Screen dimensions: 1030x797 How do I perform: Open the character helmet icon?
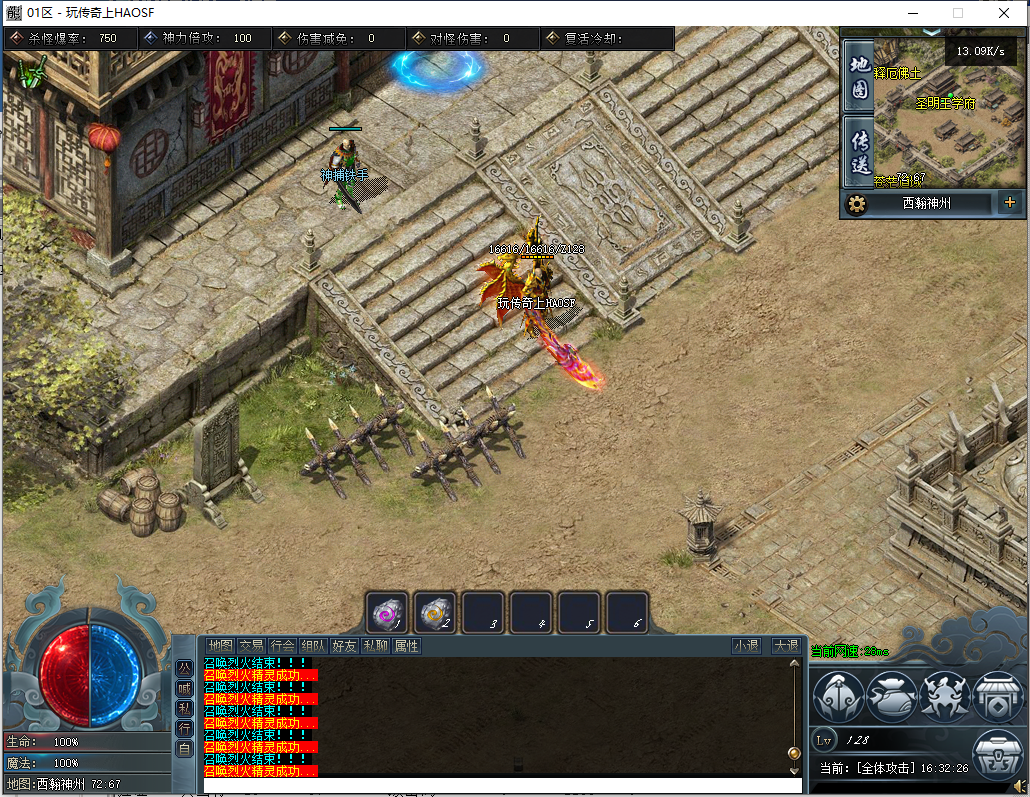pyautogui.click(x=838, y=696)
